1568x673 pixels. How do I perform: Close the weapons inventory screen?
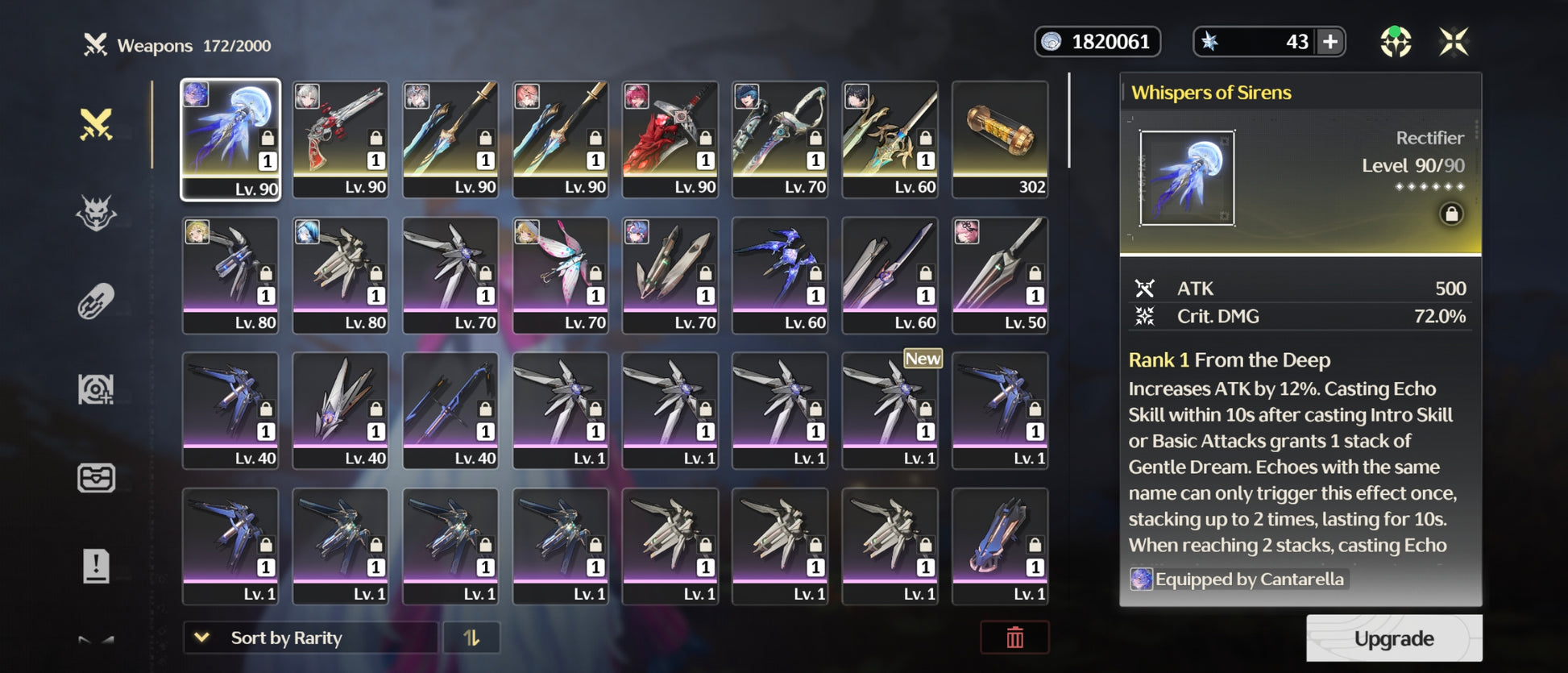coord(1454,42)
